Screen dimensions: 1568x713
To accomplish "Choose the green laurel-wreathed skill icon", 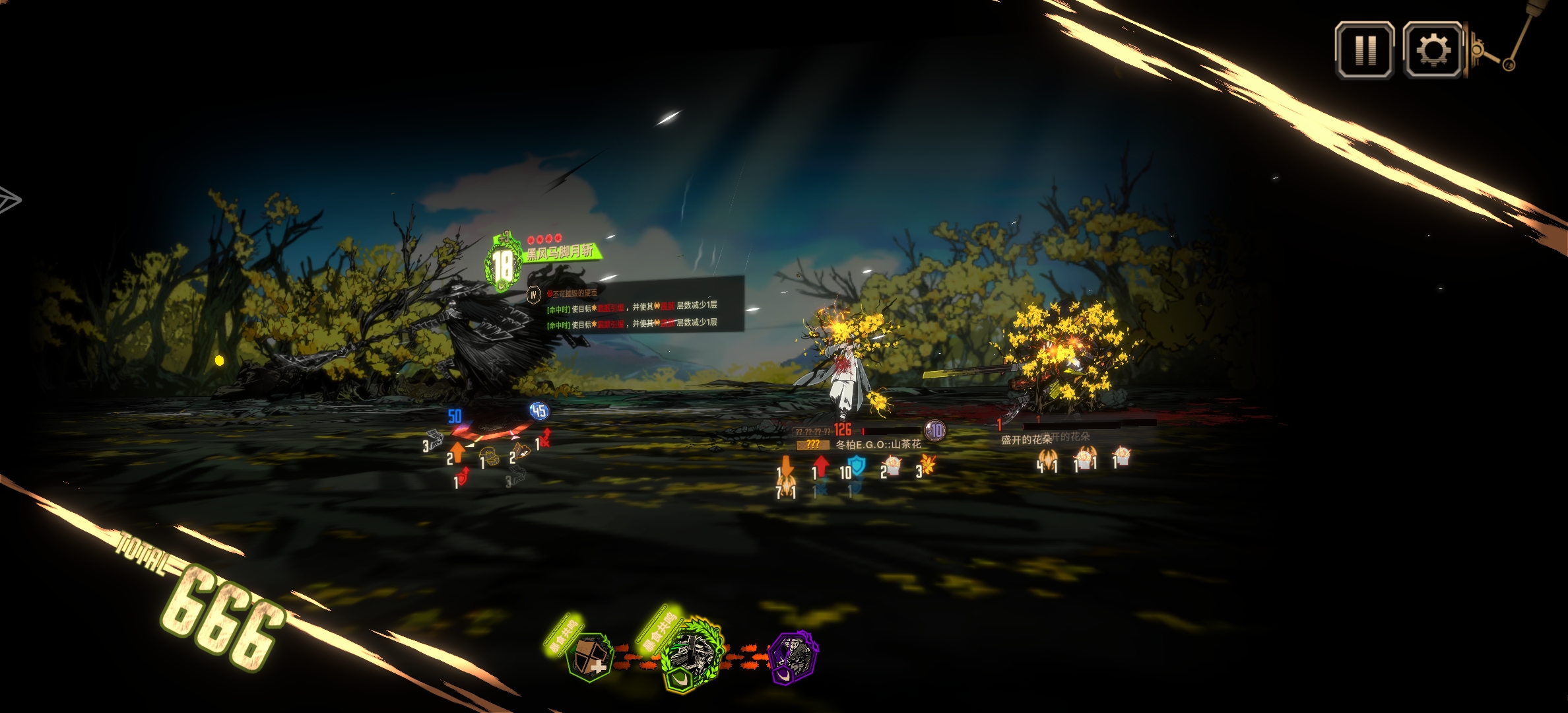I will click(x=691, y=655).
